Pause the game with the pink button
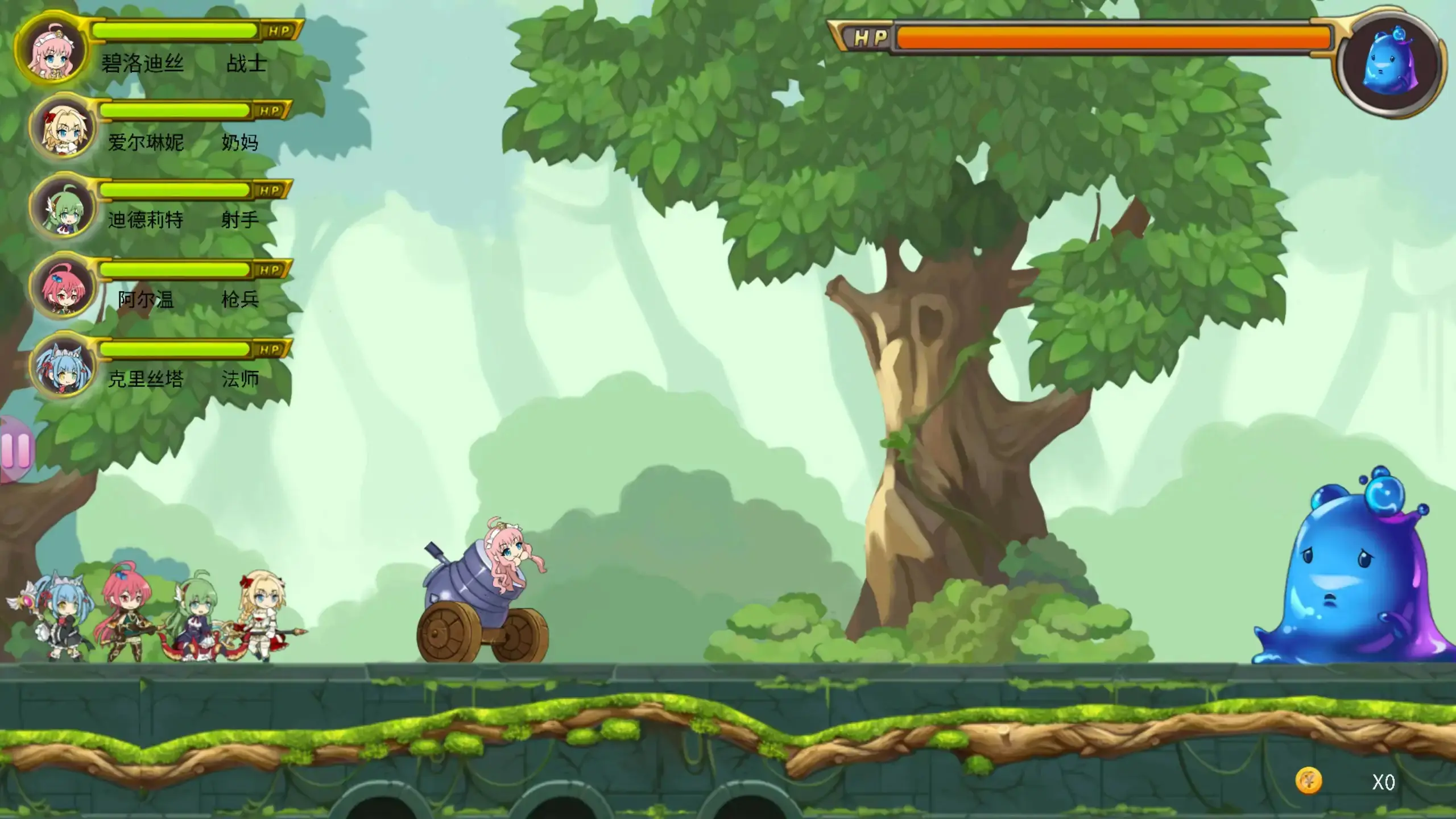This screenshot has height=819, width=1456. coord(16,449)
